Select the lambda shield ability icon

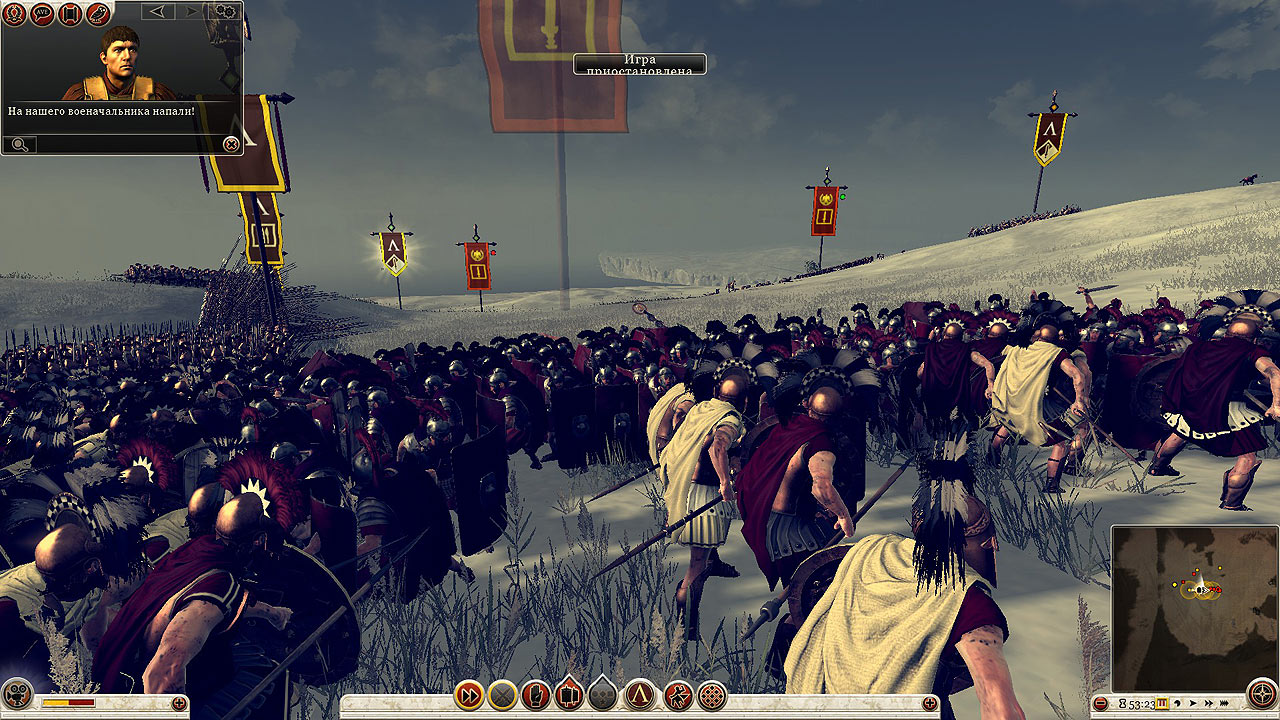click(640, 694)
